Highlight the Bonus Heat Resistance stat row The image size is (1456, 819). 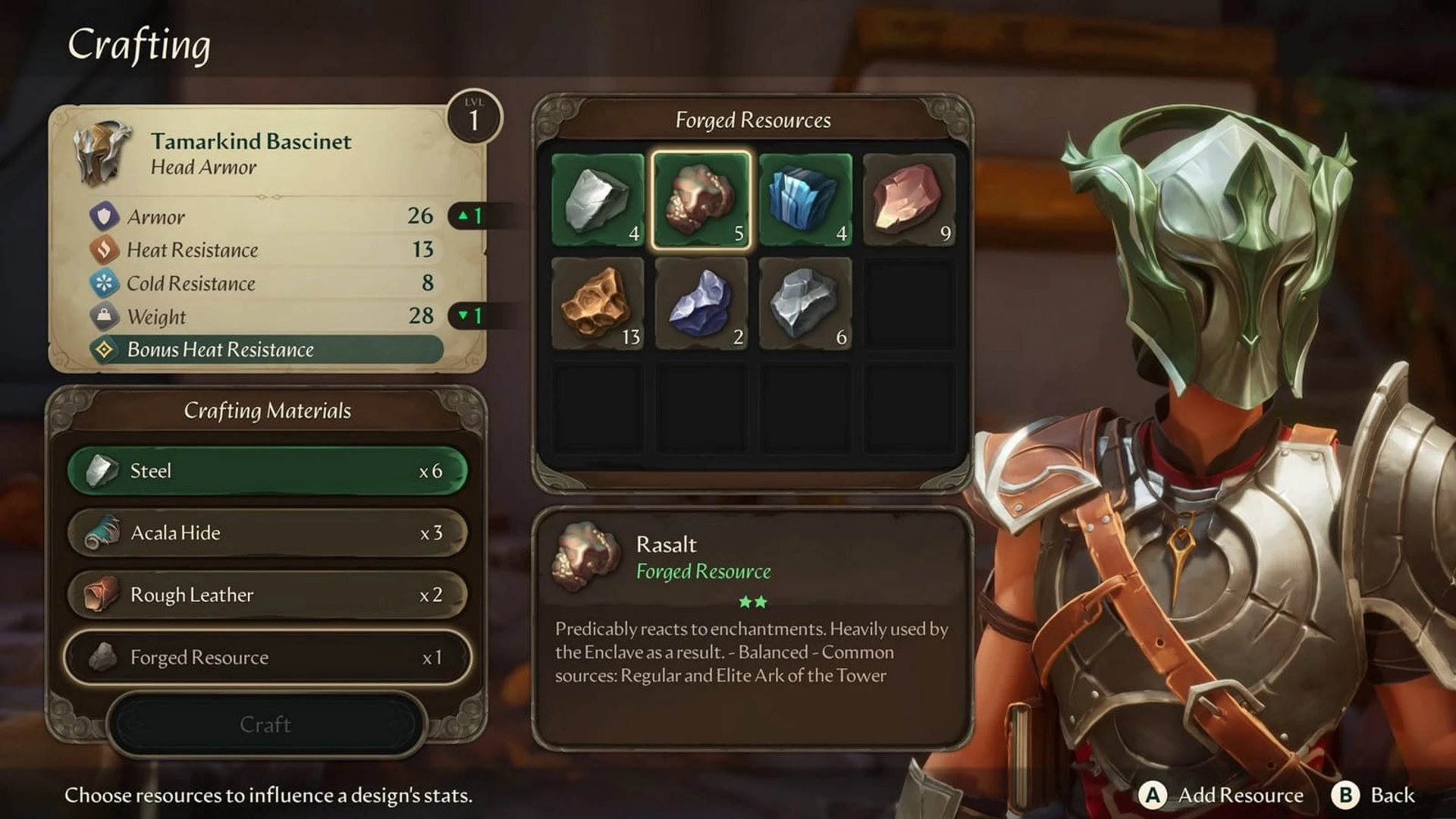point(265,350)
